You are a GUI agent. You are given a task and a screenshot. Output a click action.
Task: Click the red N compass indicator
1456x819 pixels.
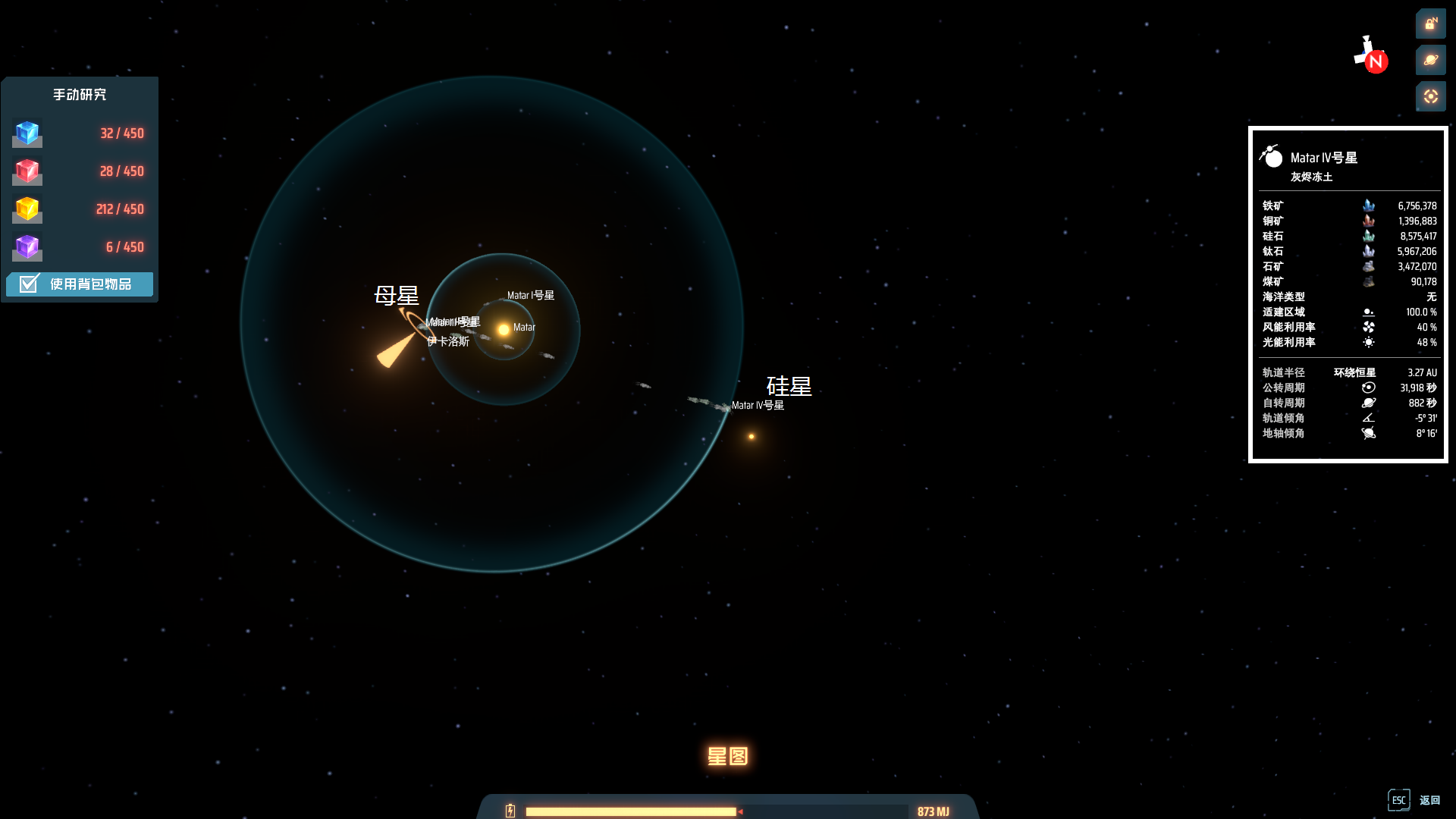(1376, 61)
